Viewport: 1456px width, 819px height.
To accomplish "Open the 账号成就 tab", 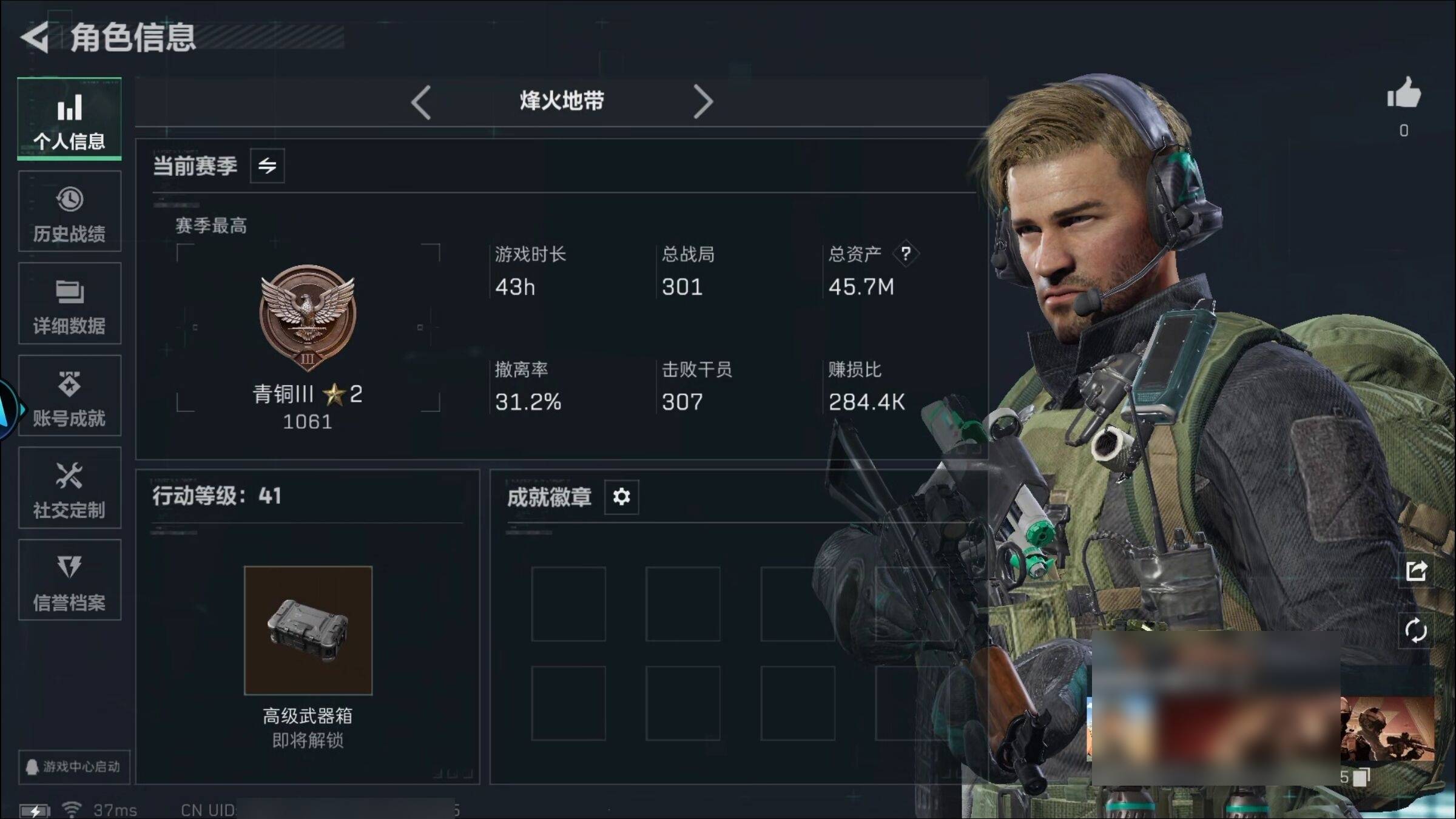I will tap(69, 396).
